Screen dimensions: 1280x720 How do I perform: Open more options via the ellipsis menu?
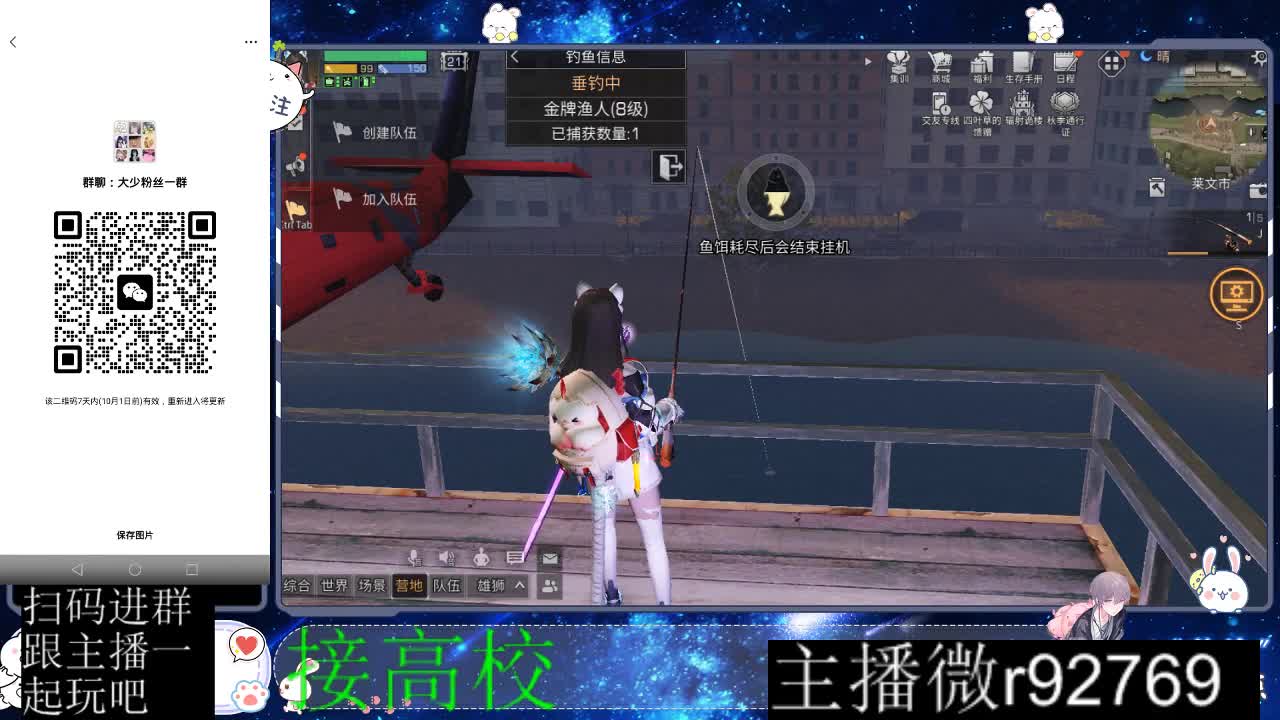coord(251,41)
